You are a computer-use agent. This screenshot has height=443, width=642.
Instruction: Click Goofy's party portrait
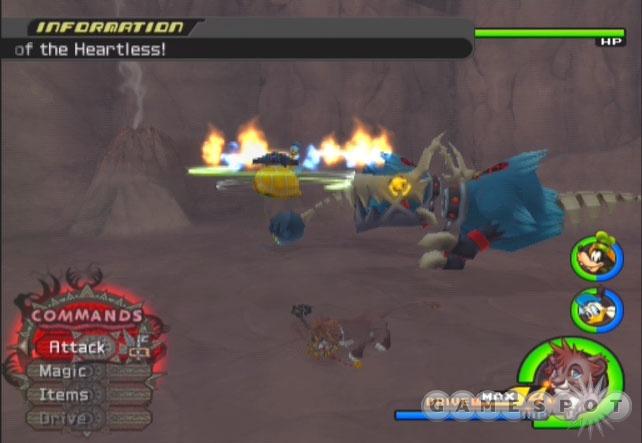[x=596, y=256]
